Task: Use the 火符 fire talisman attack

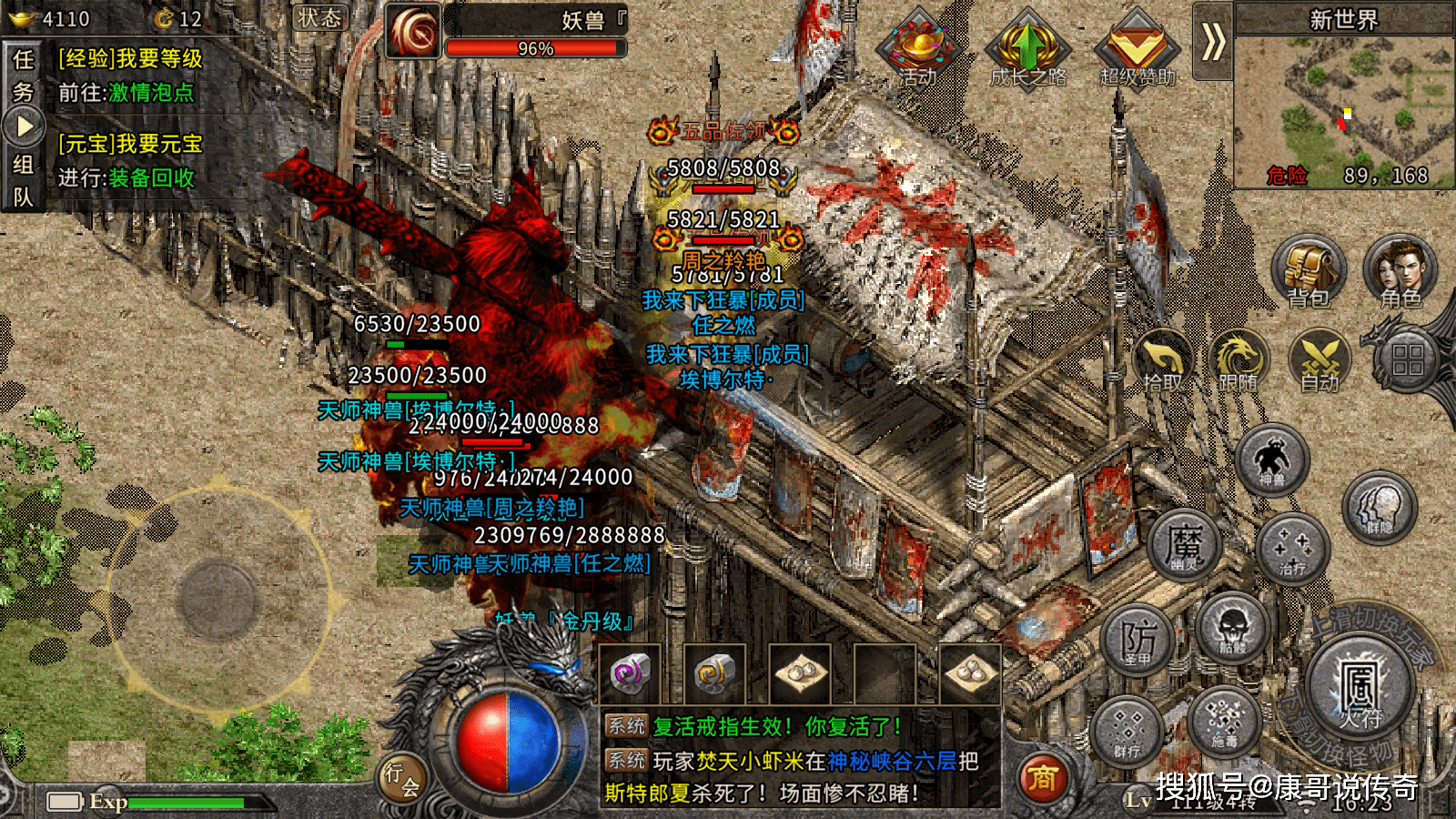Action: point(1360,689)
